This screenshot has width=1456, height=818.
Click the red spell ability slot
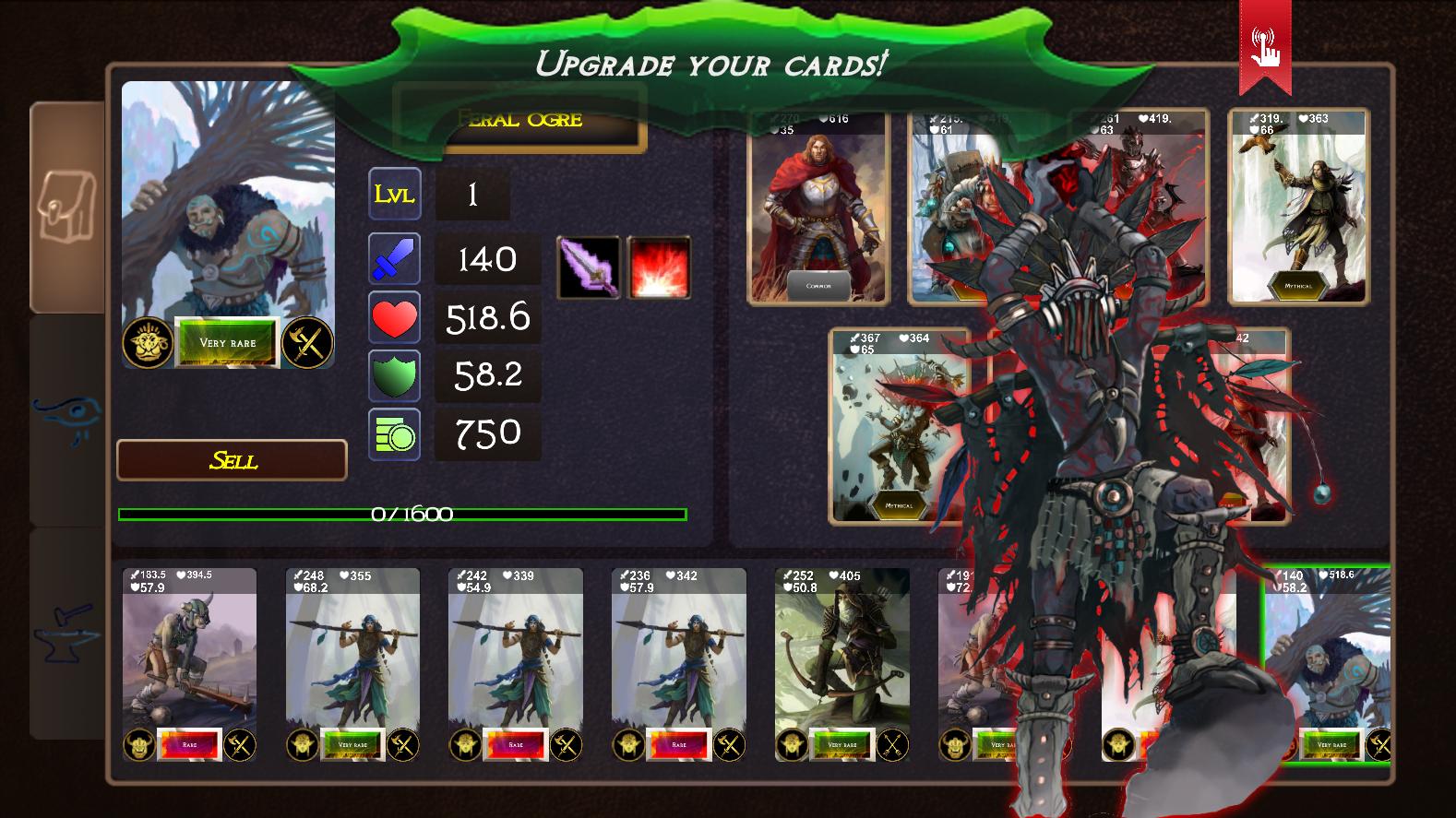click(x=658, y=268)
